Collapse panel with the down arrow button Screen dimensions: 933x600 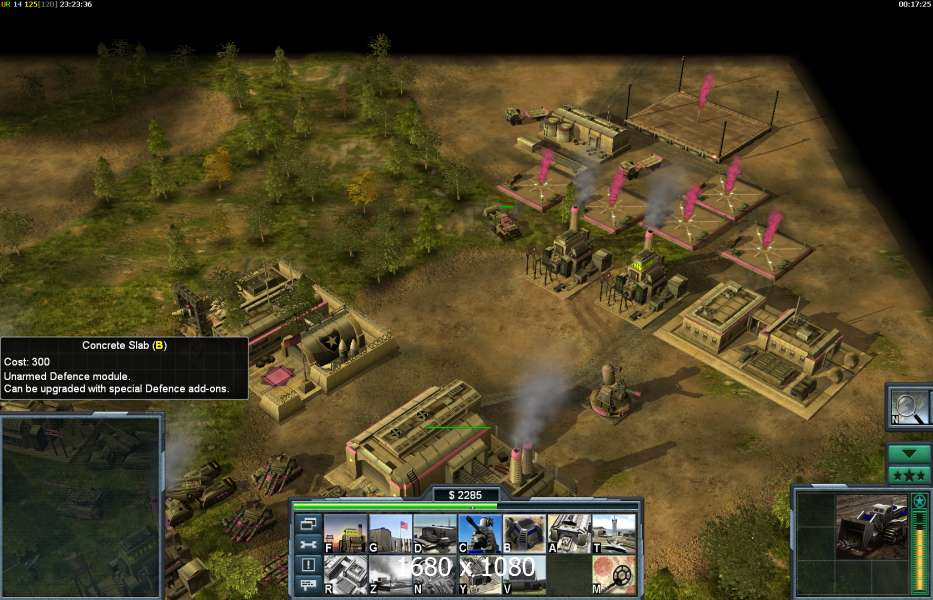(909, 453)
